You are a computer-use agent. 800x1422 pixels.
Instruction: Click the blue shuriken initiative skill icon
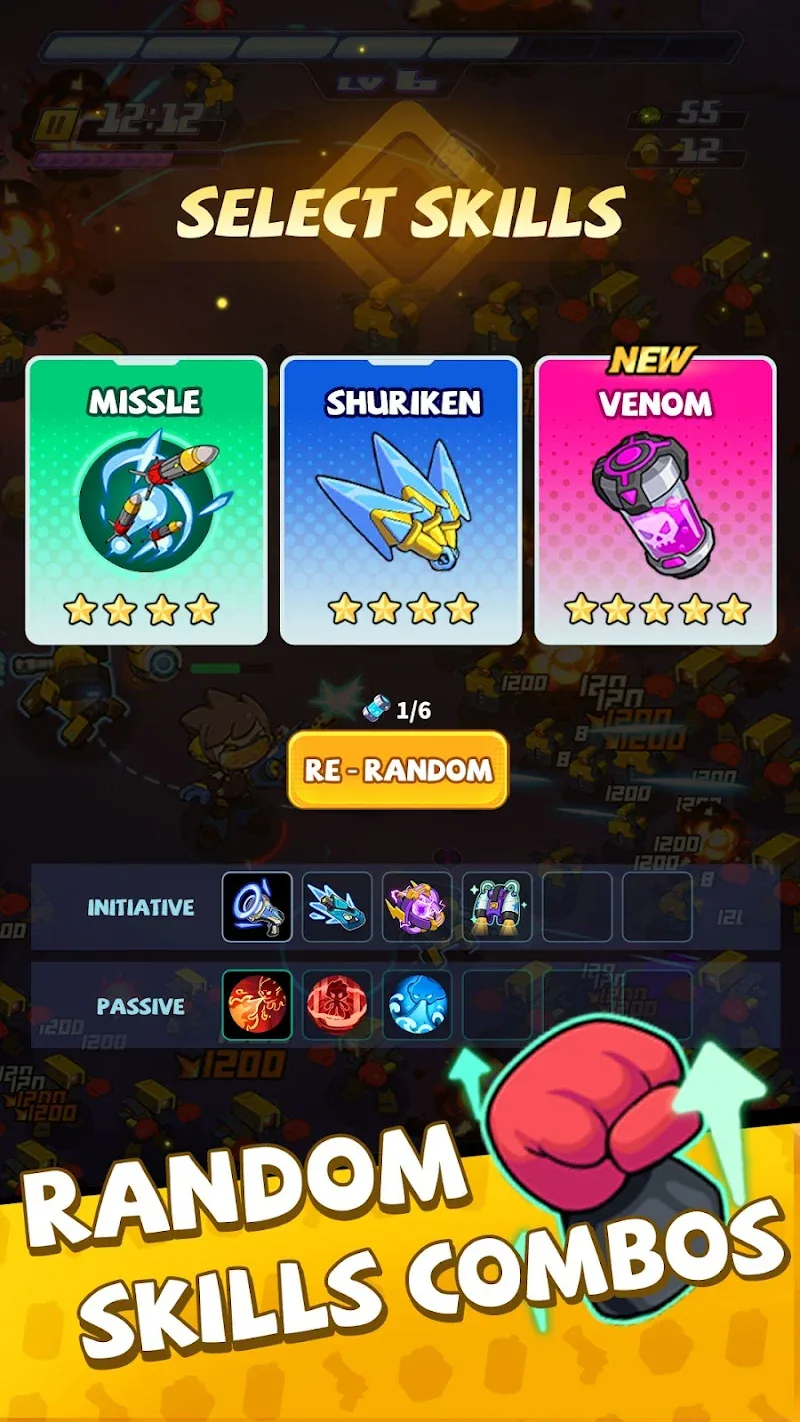pos(337,907)
